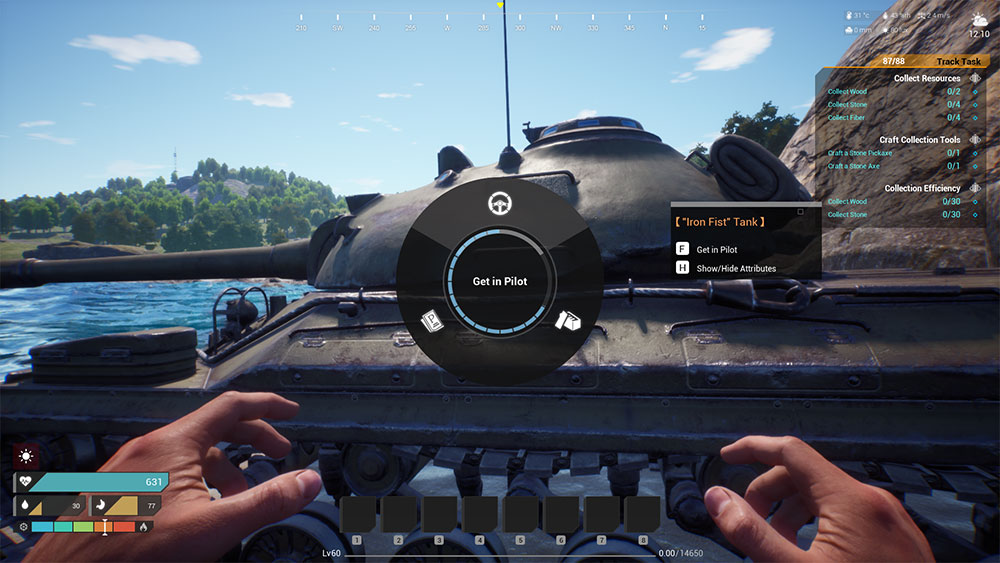
Task: Click the compass strip at the top
Action: (500, 27)
